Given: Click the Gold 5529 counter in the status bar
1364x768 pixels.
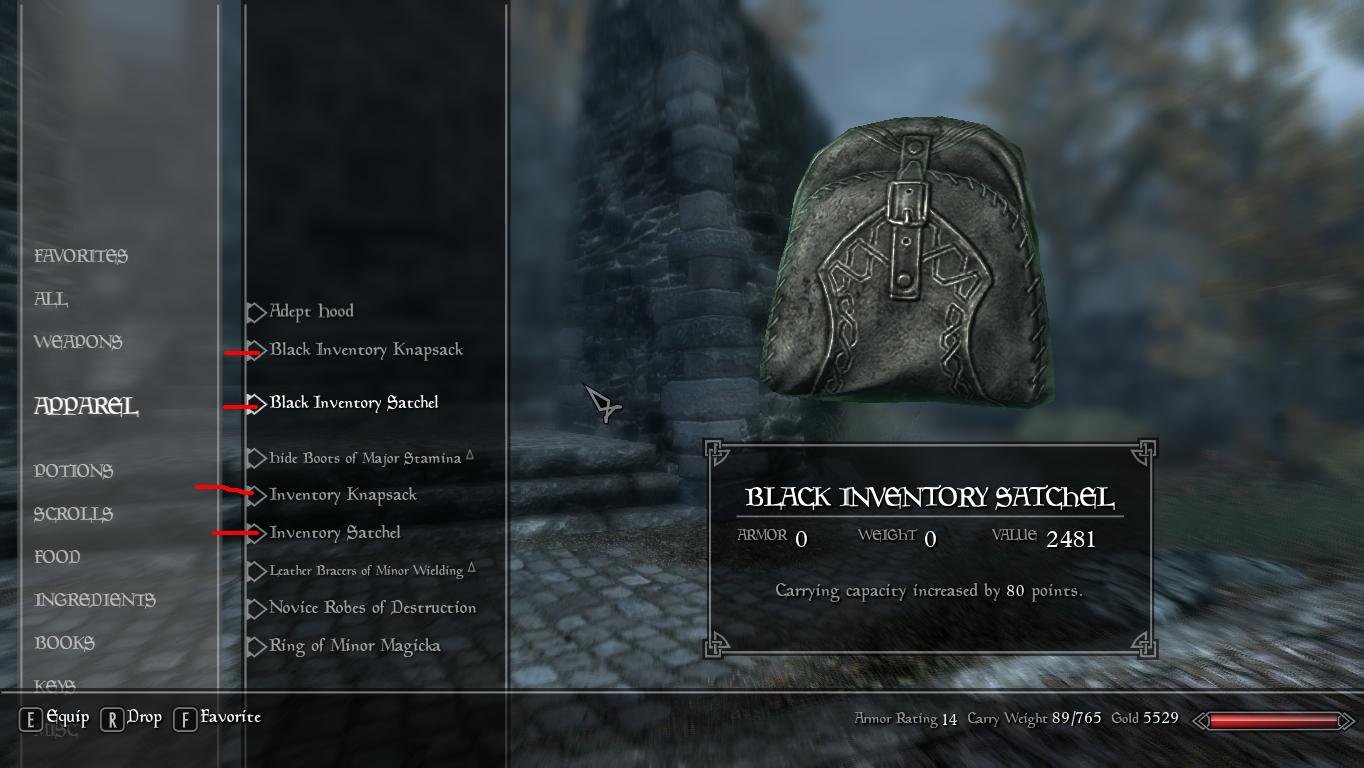Looking at the screenshot, I should (1146, 718).
